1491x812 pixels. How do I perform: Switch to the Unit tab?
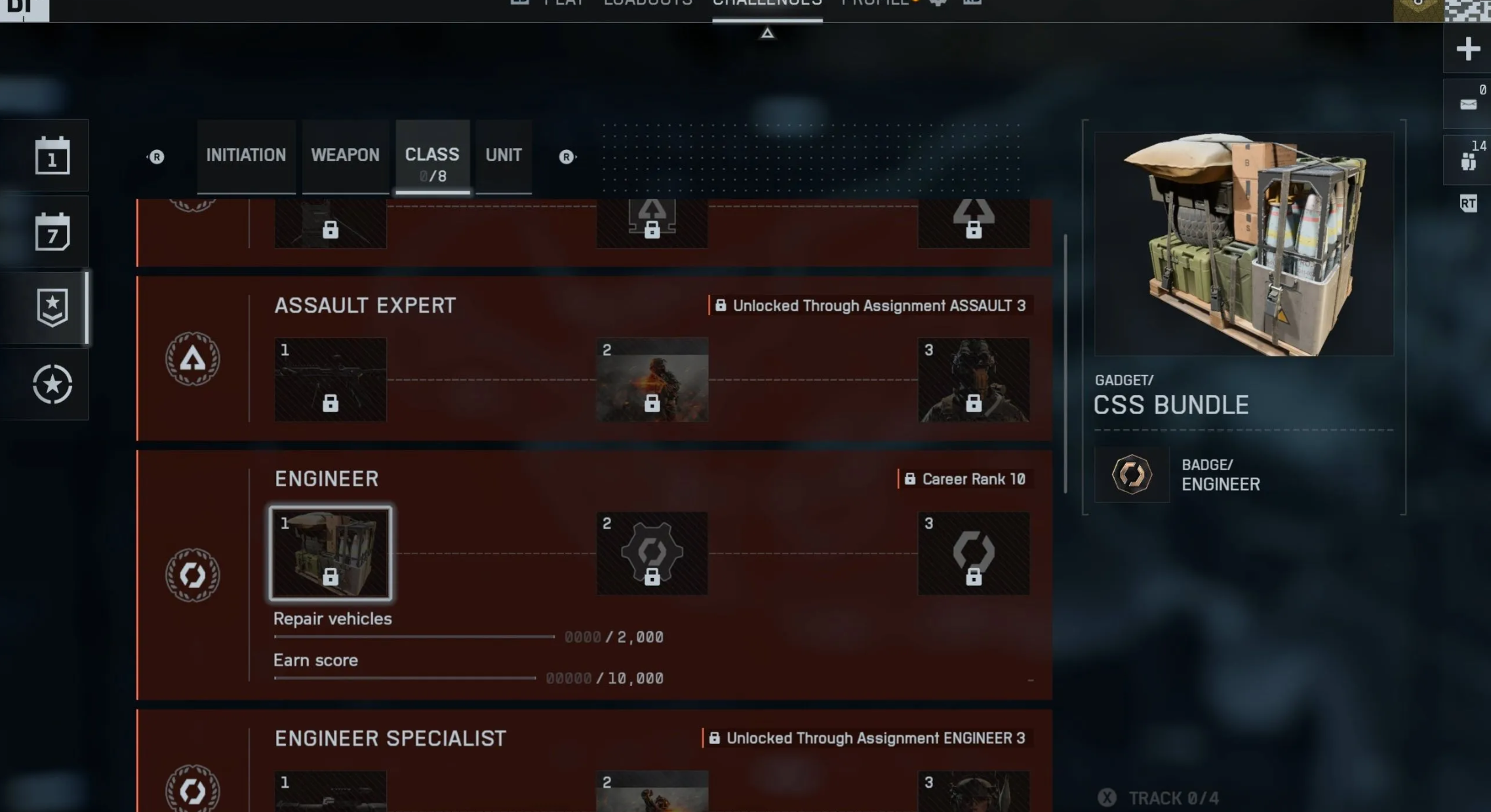504,155
